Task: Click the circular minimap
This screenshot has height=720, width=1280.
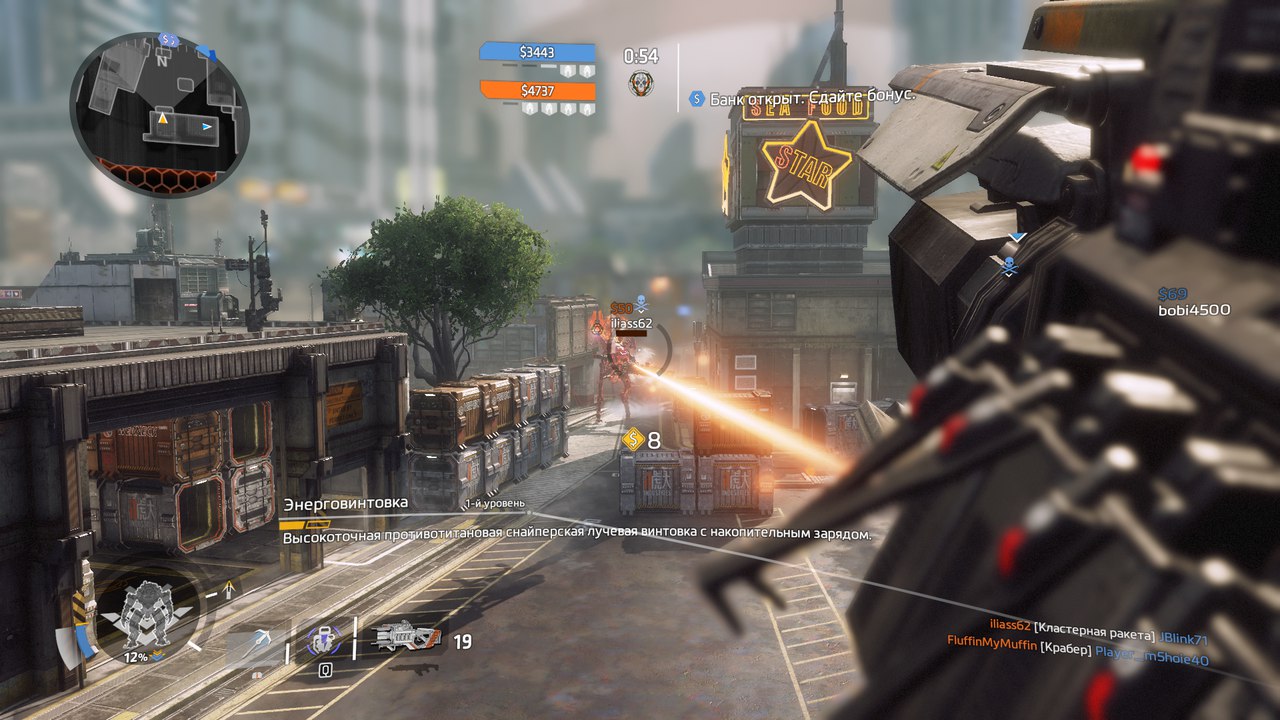Action: point(159,114)
